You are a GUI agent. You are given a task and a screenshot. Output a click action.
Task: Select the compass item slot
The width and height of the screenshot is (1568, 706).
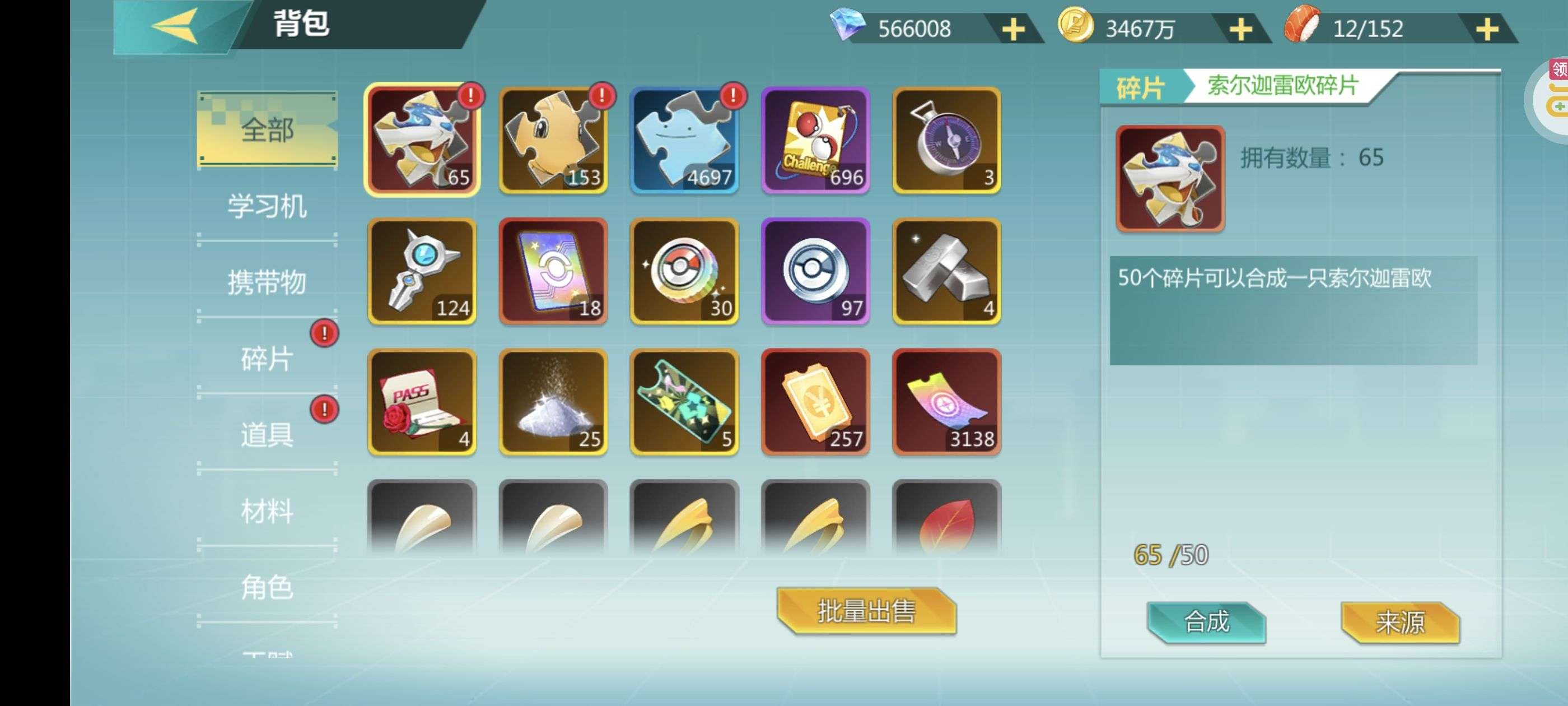click(x=946, y=141)
